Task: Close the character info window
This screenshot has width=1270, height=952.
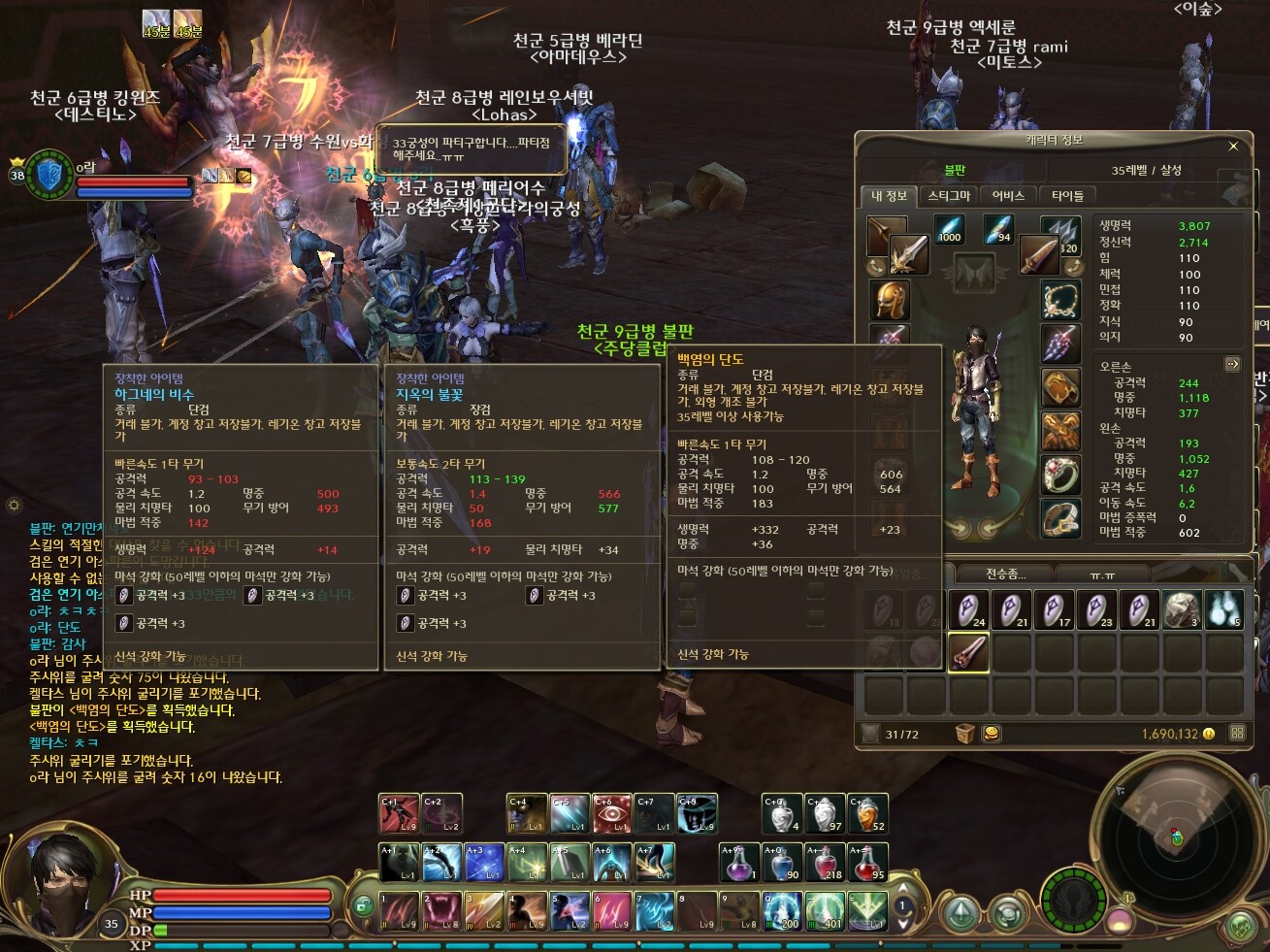Action: (x=1233, y=147)
